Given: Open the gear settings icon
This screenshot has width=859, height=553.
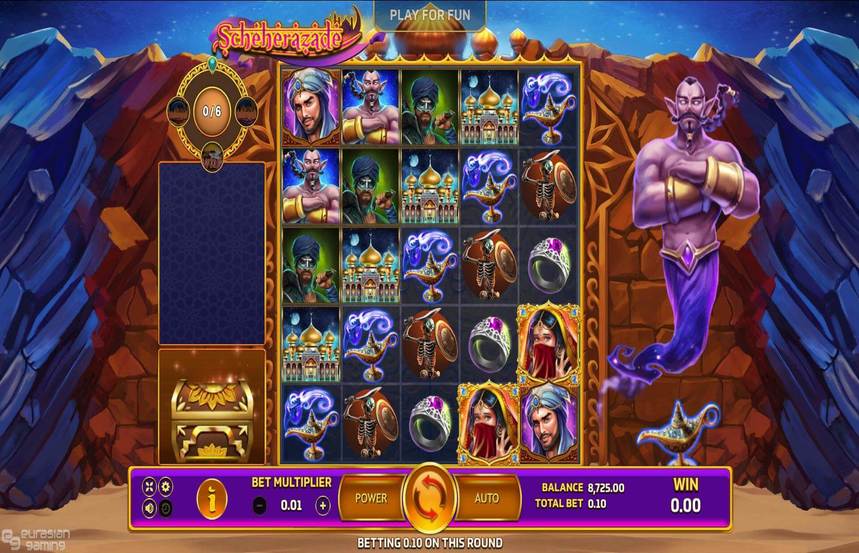Looking at the screenshot, I should tap(166, 486).
